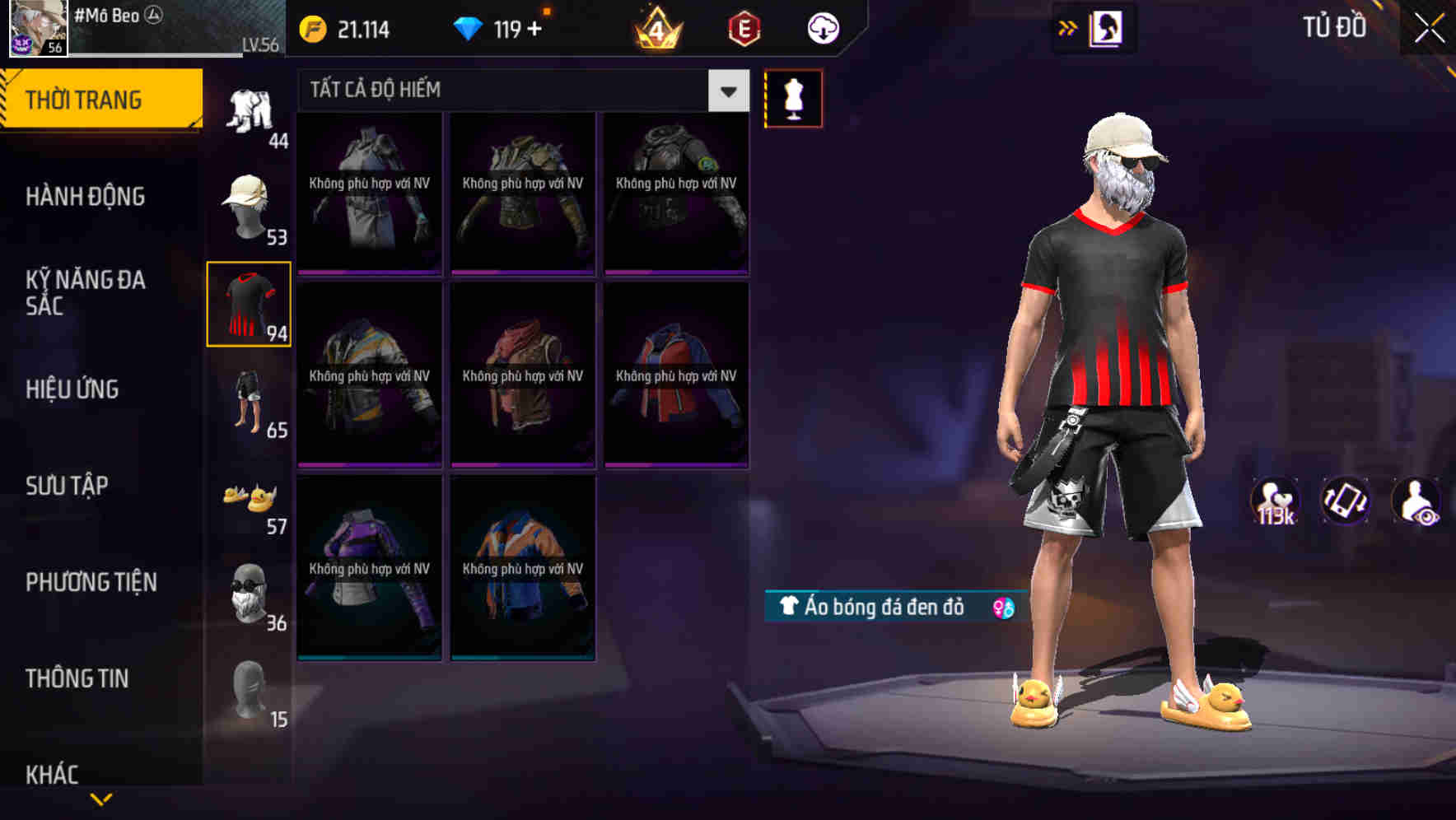Open the character preview eye icon
Screen dimensions: 1456x820
(1416, 501)
